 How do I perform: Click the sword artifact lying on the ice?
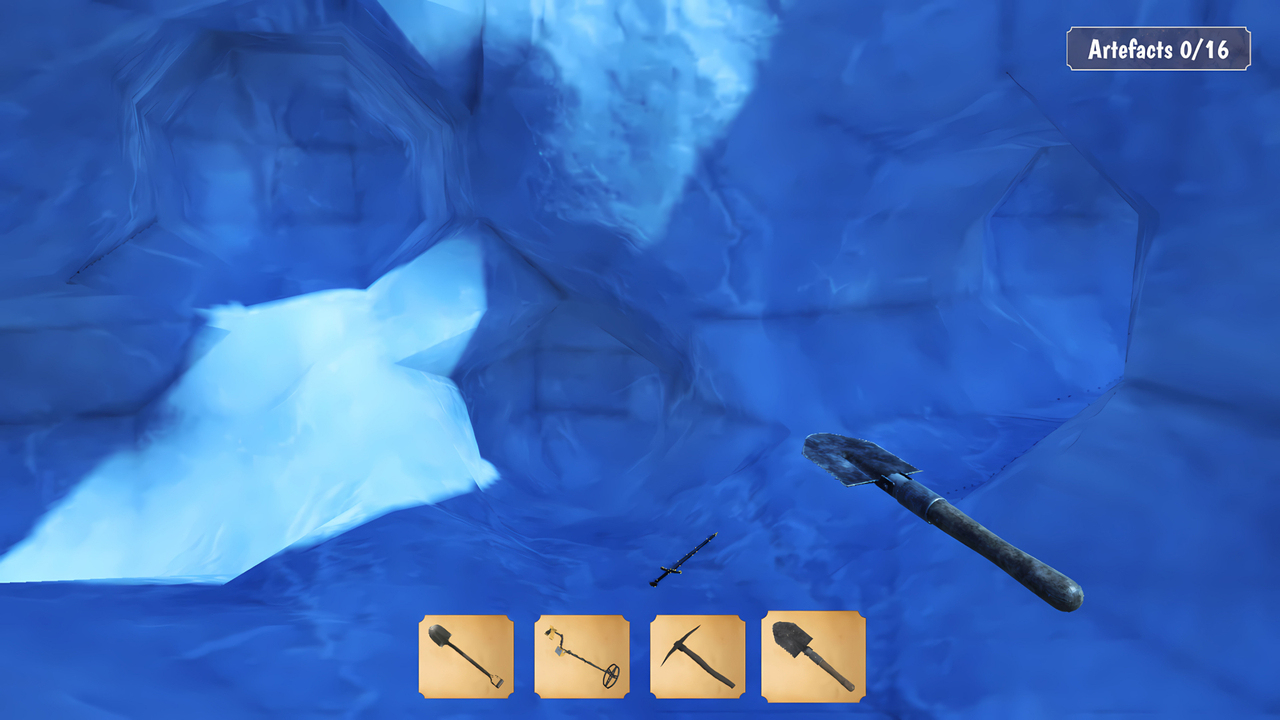686,557
